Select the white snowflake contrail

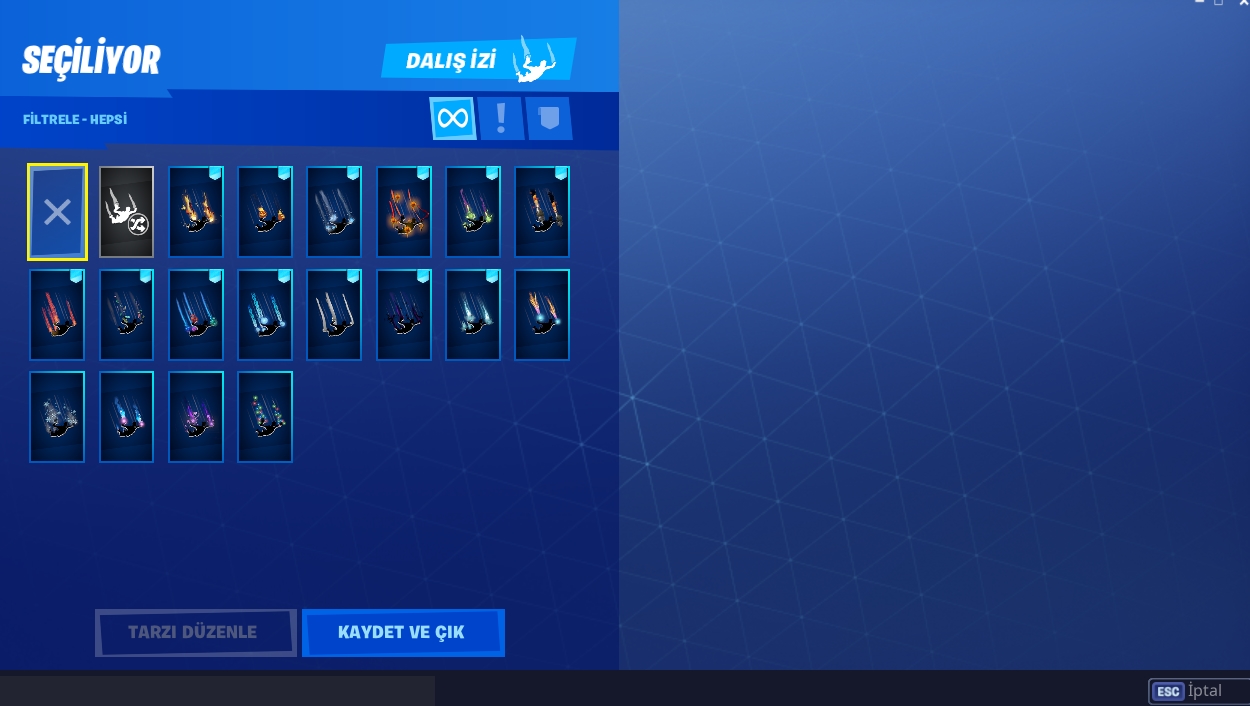(x=57, y=417)
